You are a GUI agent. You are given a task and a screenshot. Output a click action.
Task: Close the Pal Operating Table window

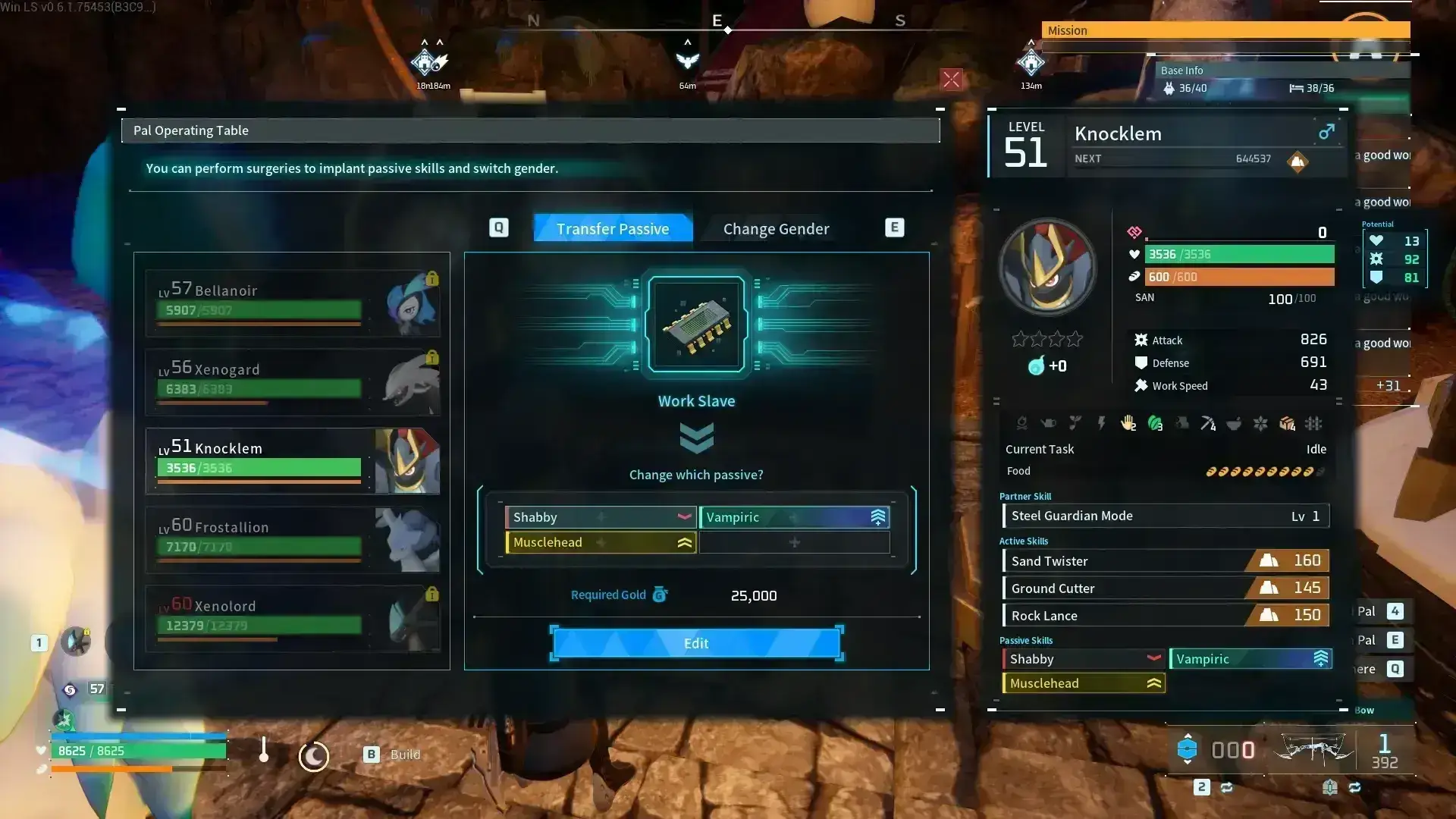point(951,80)
